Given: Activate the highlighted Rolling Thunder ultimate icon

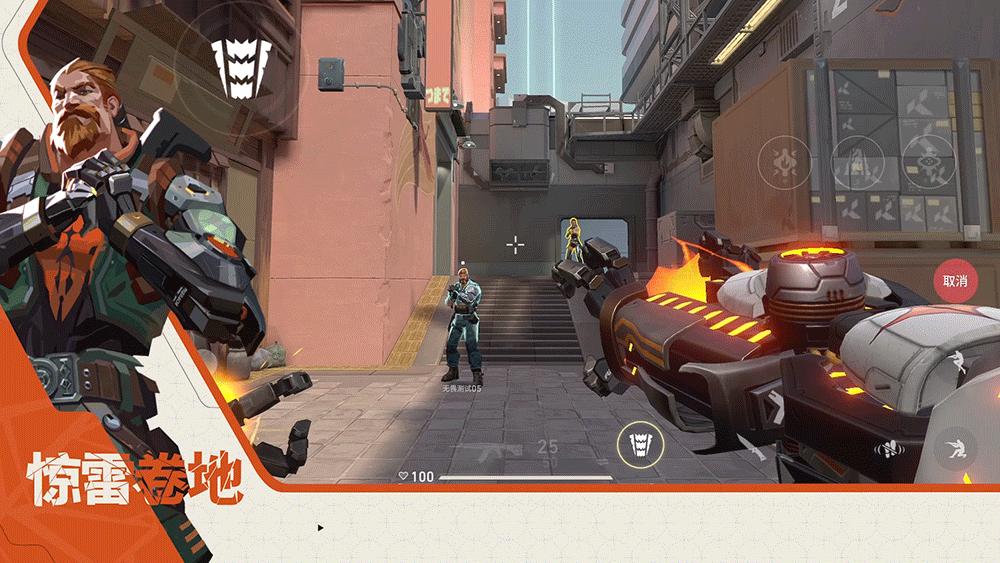Looking at the screenshot, I should [x=639, y=445].
